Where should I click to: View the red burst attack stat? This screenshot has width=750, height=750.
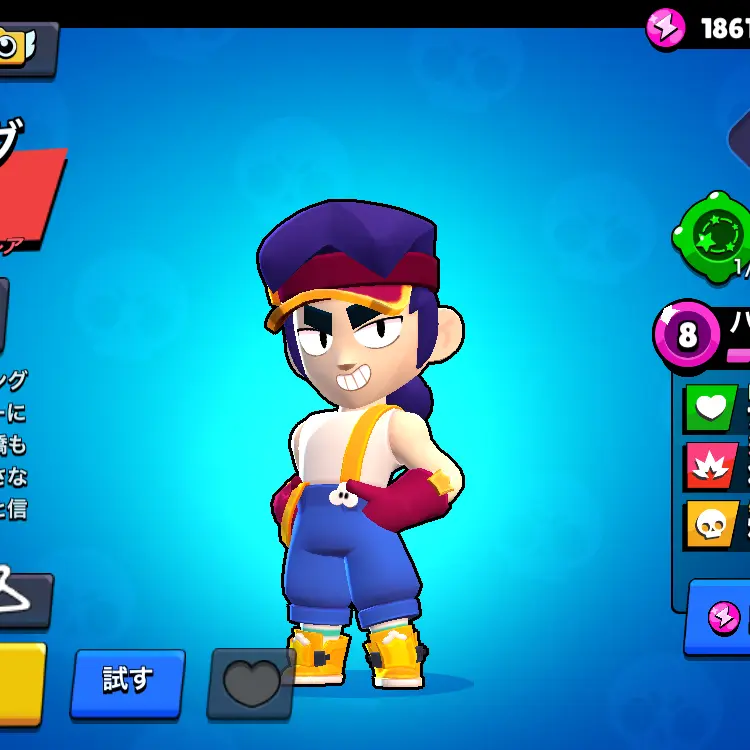(710, 465)
